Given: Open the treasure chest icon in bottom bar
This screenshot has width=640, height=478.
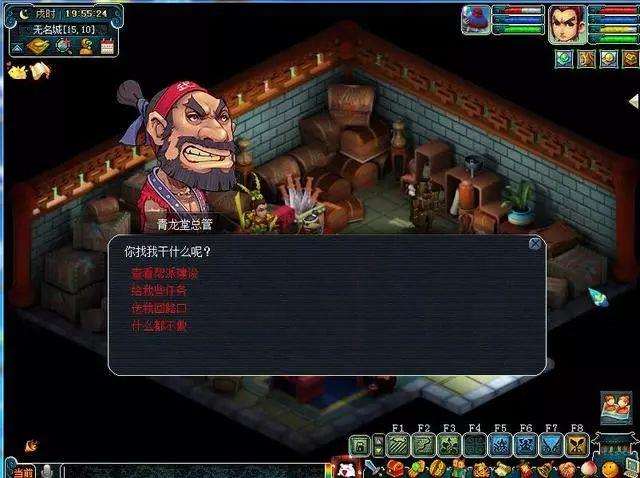Looking at the screenshot, I should 396,469.
